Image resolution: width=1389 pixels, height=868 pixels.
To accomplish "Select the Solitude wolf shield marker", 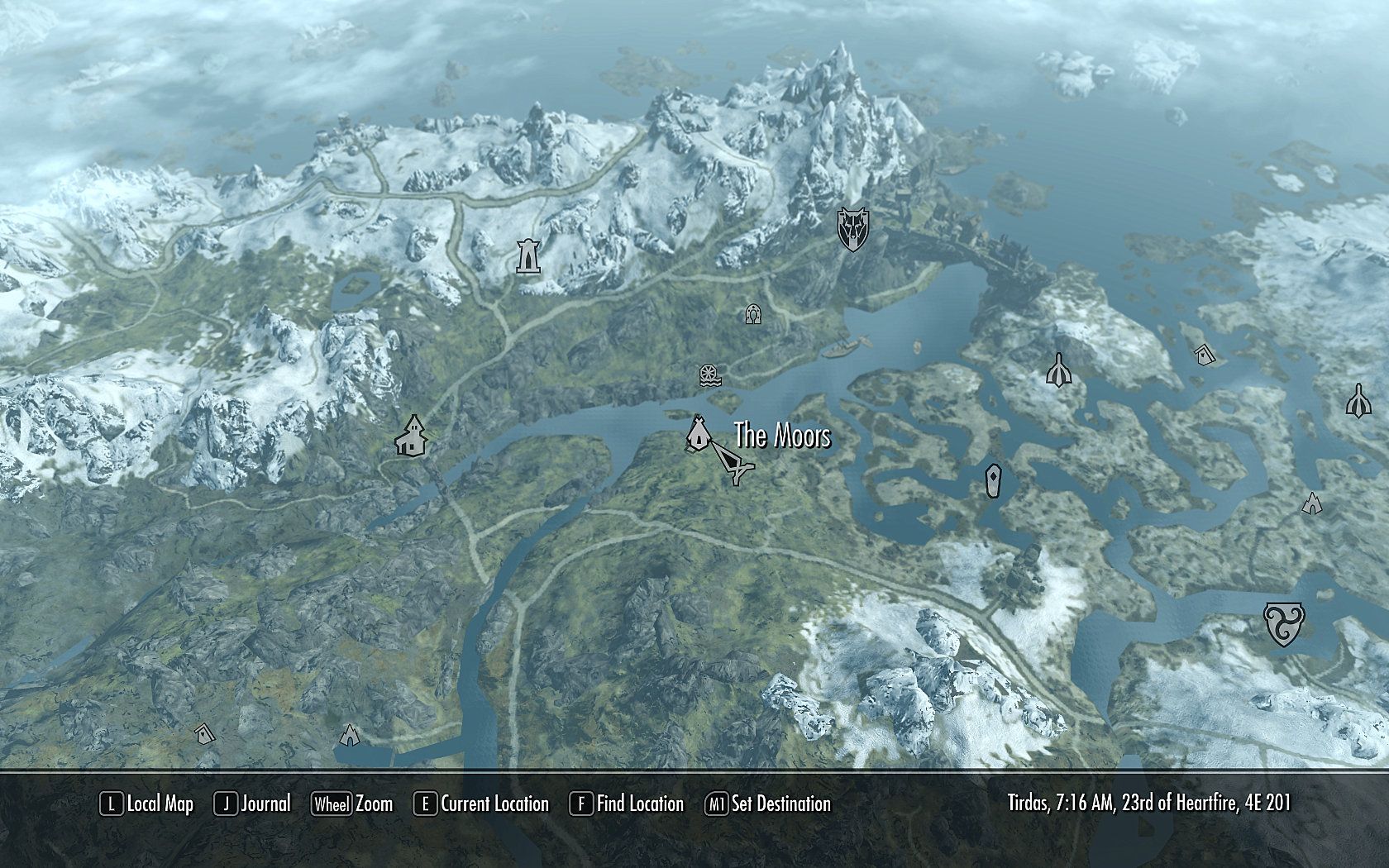I will [851, 229].
